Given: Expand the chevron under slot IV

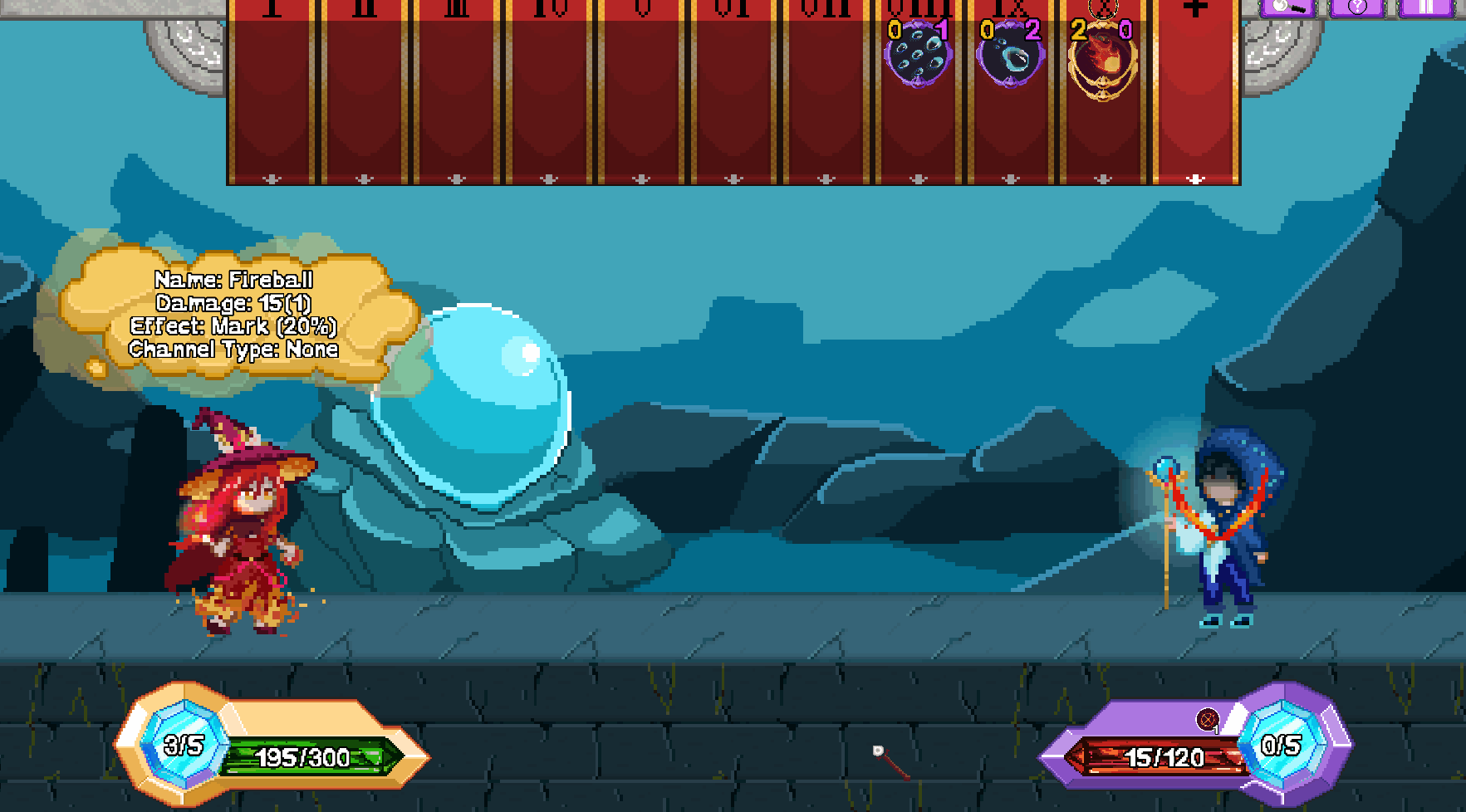Looking at the screenshot, I should pos(549,178).
